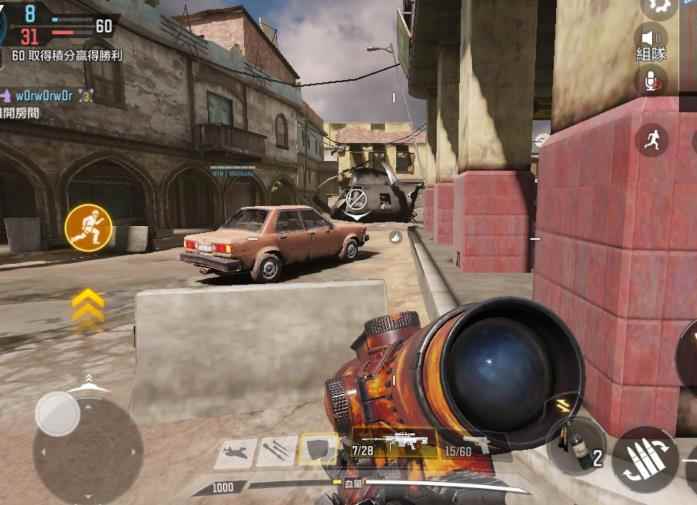This screenshot has width=697, height=505.
Task: Tap the orange running soldier icon
Action: [87, 227]
